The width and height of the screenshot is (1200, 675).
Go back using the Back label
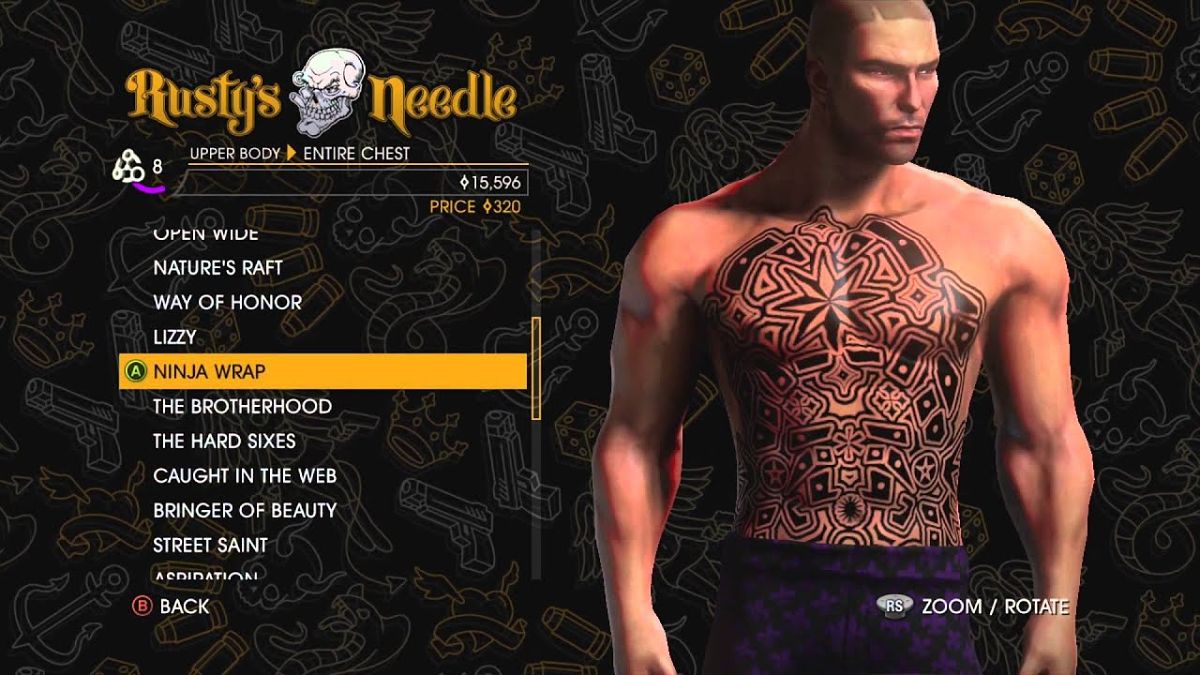coord(184,606)
